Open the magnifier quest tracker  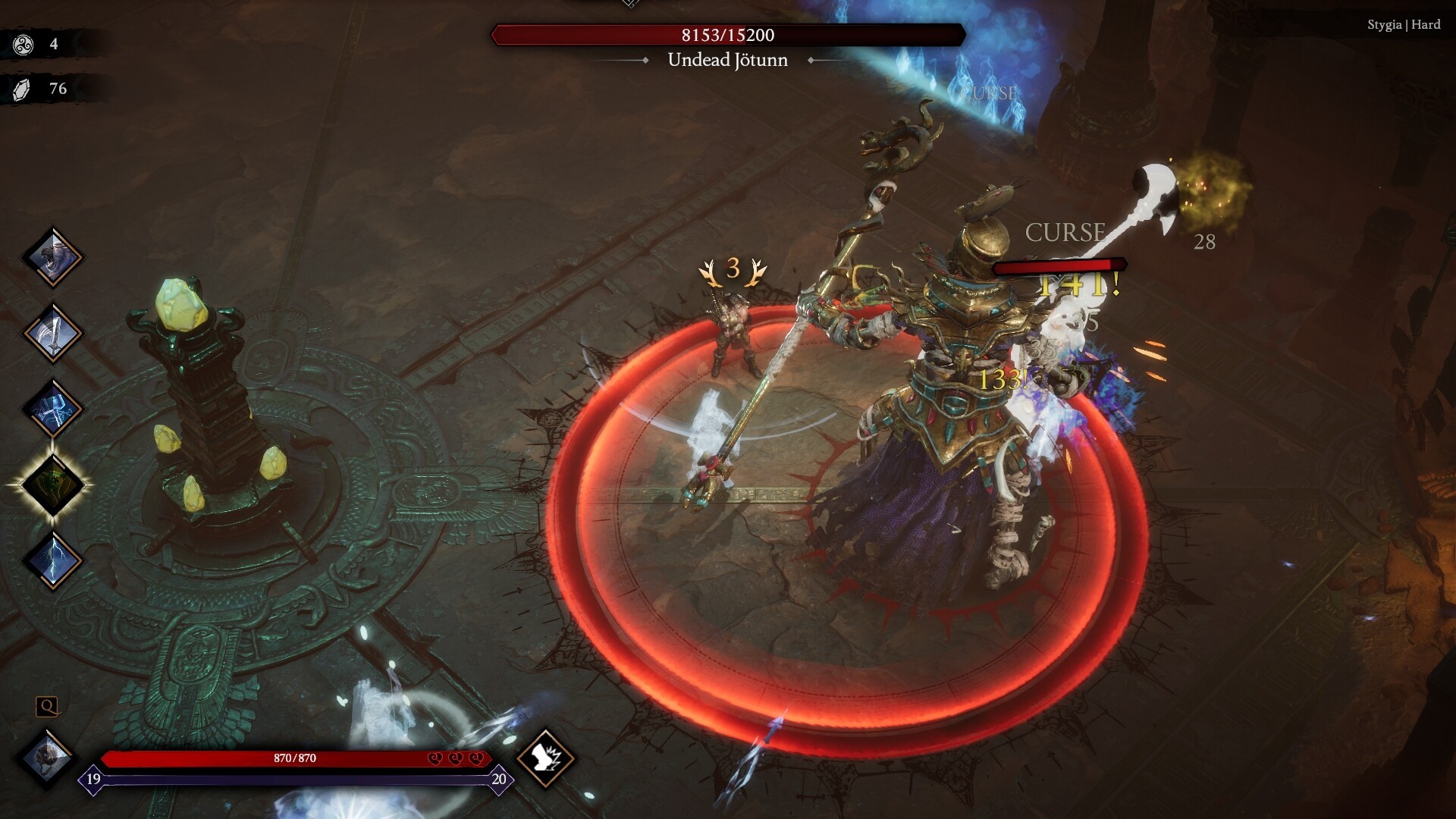pos(48,708)
